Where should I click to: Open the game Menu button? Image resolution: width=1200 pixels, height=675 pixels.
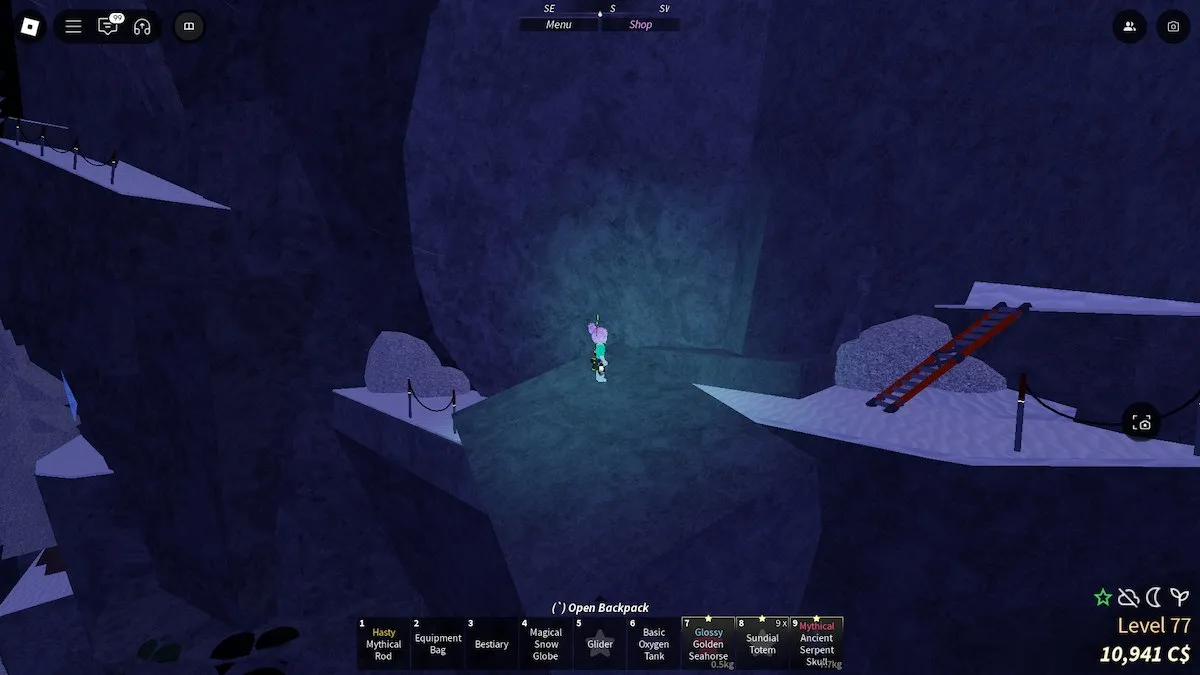(559, 25)
